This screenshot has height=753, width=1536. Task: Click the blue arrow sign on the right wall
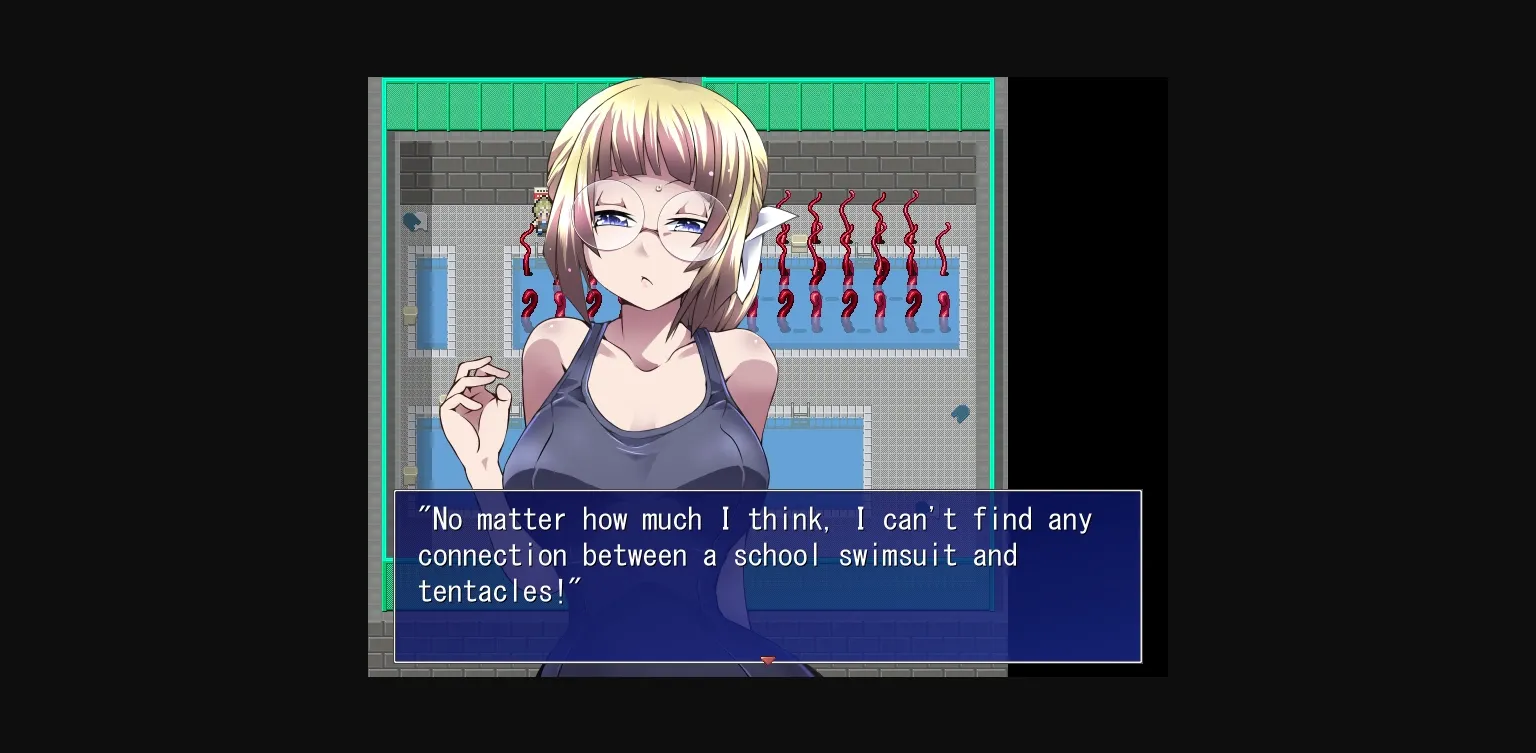point(961,413)
